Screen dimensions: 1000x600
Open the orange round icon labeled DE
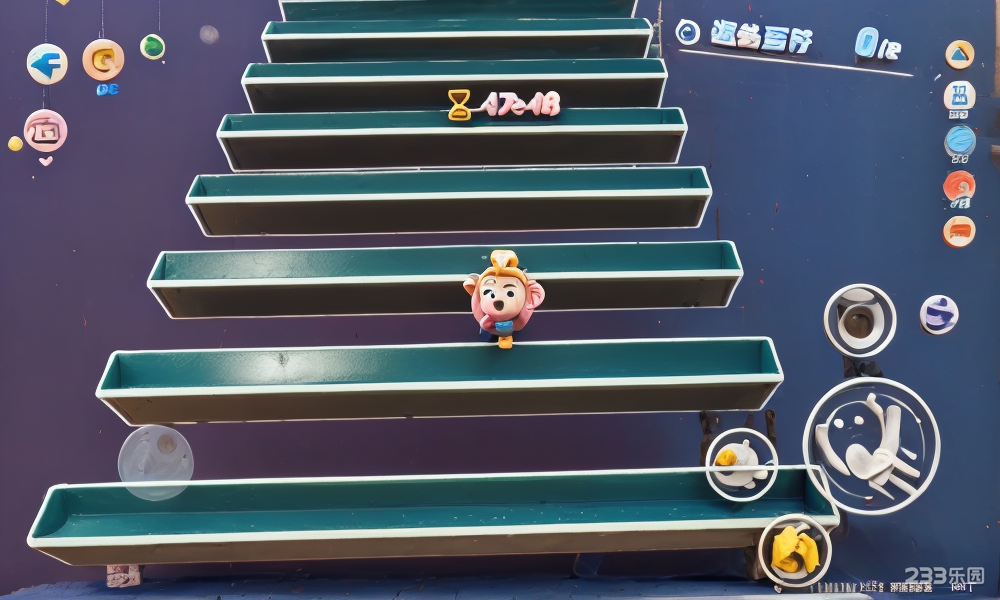tap(103, 60)
